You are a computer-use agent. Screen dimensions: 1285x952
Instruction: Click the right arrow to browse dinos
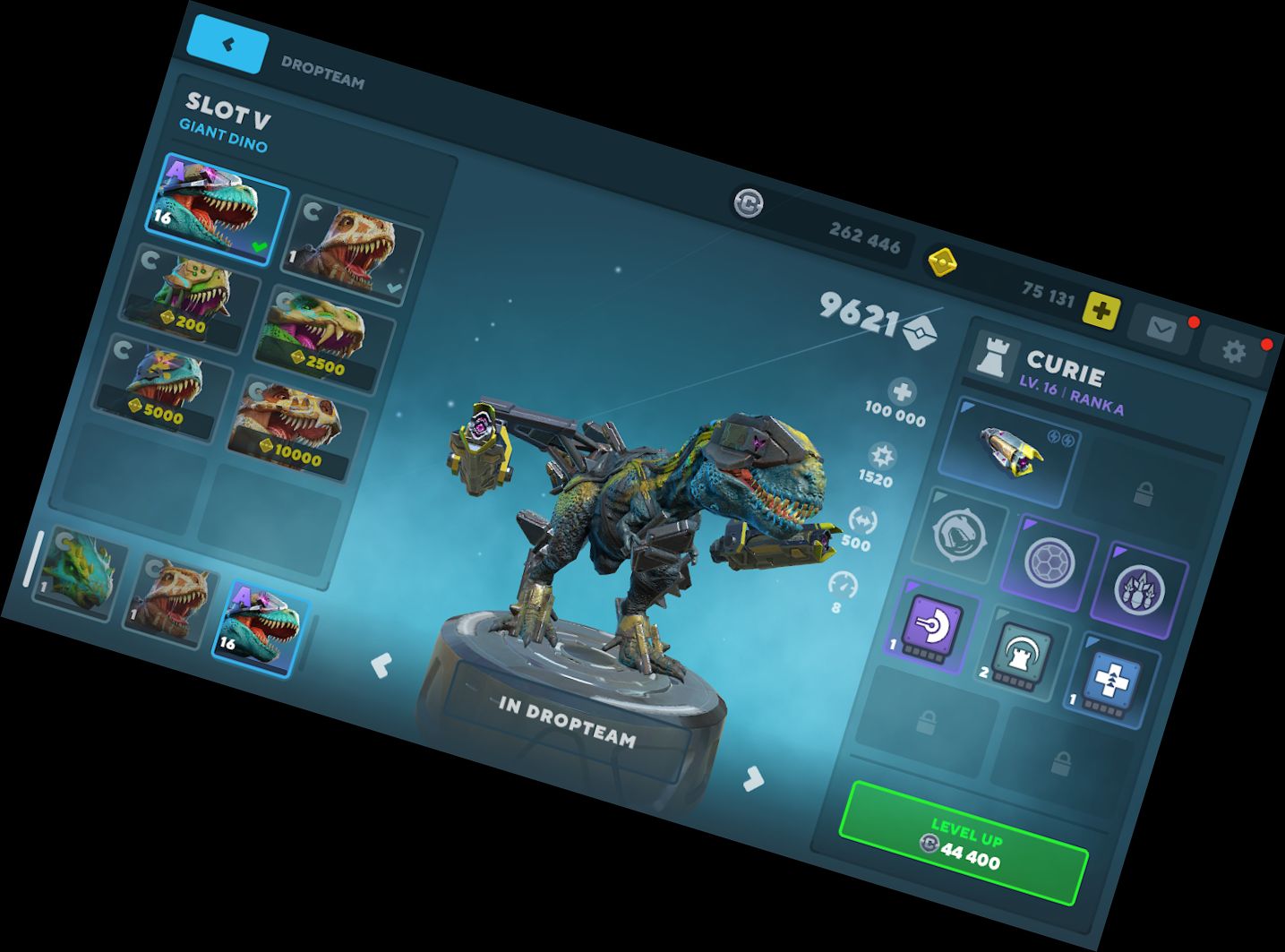(x=752, y=778)
